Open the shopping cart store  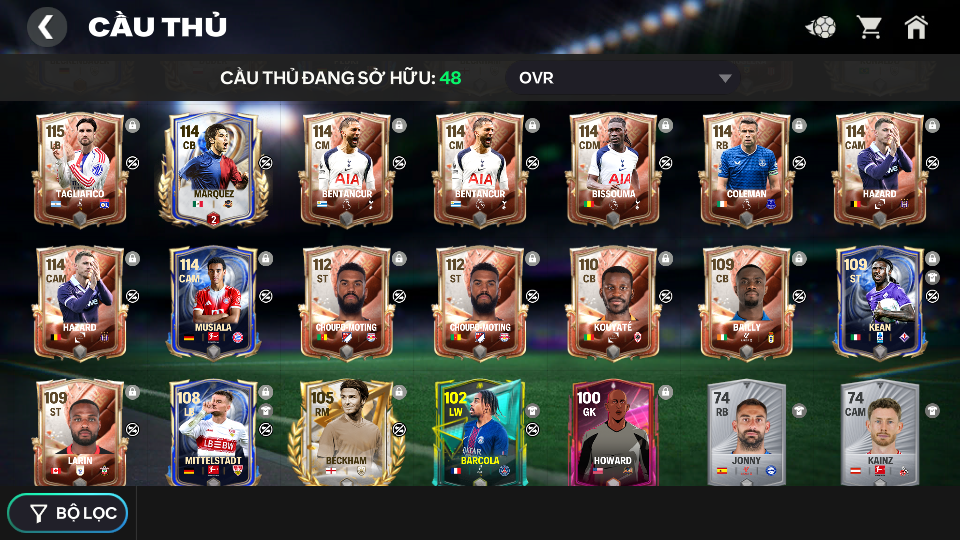(869, 27)
